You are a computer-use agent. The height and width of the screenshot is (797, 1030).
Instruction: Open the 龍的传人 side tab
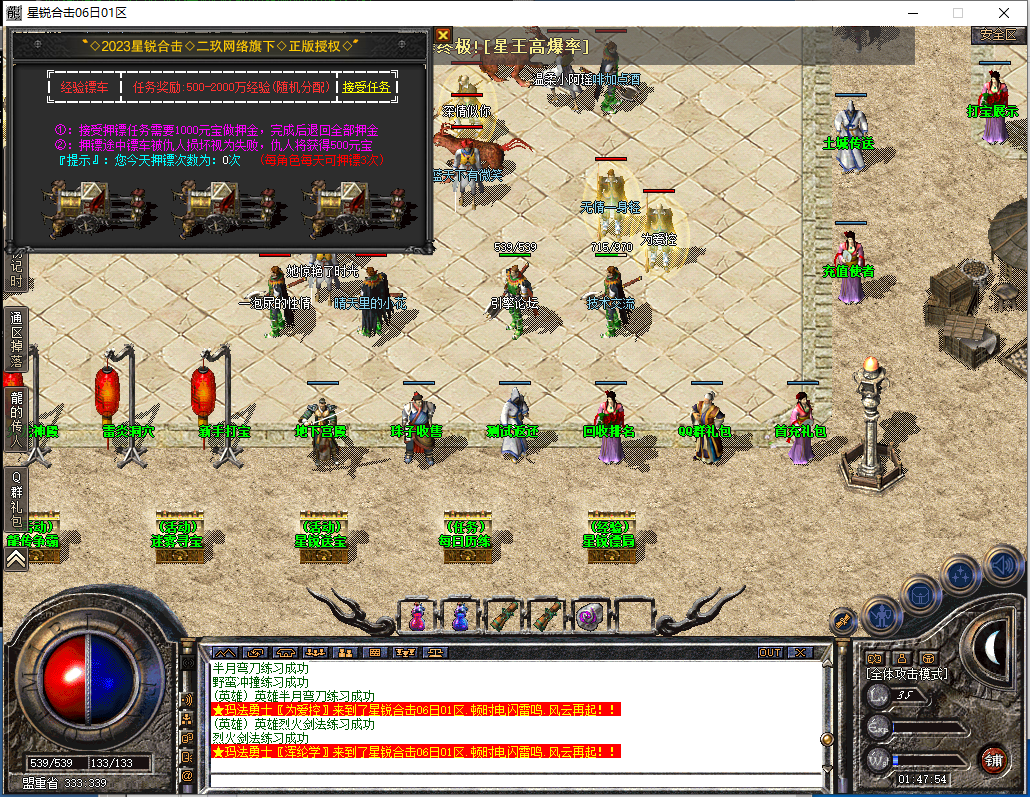(x=16, y=417)
